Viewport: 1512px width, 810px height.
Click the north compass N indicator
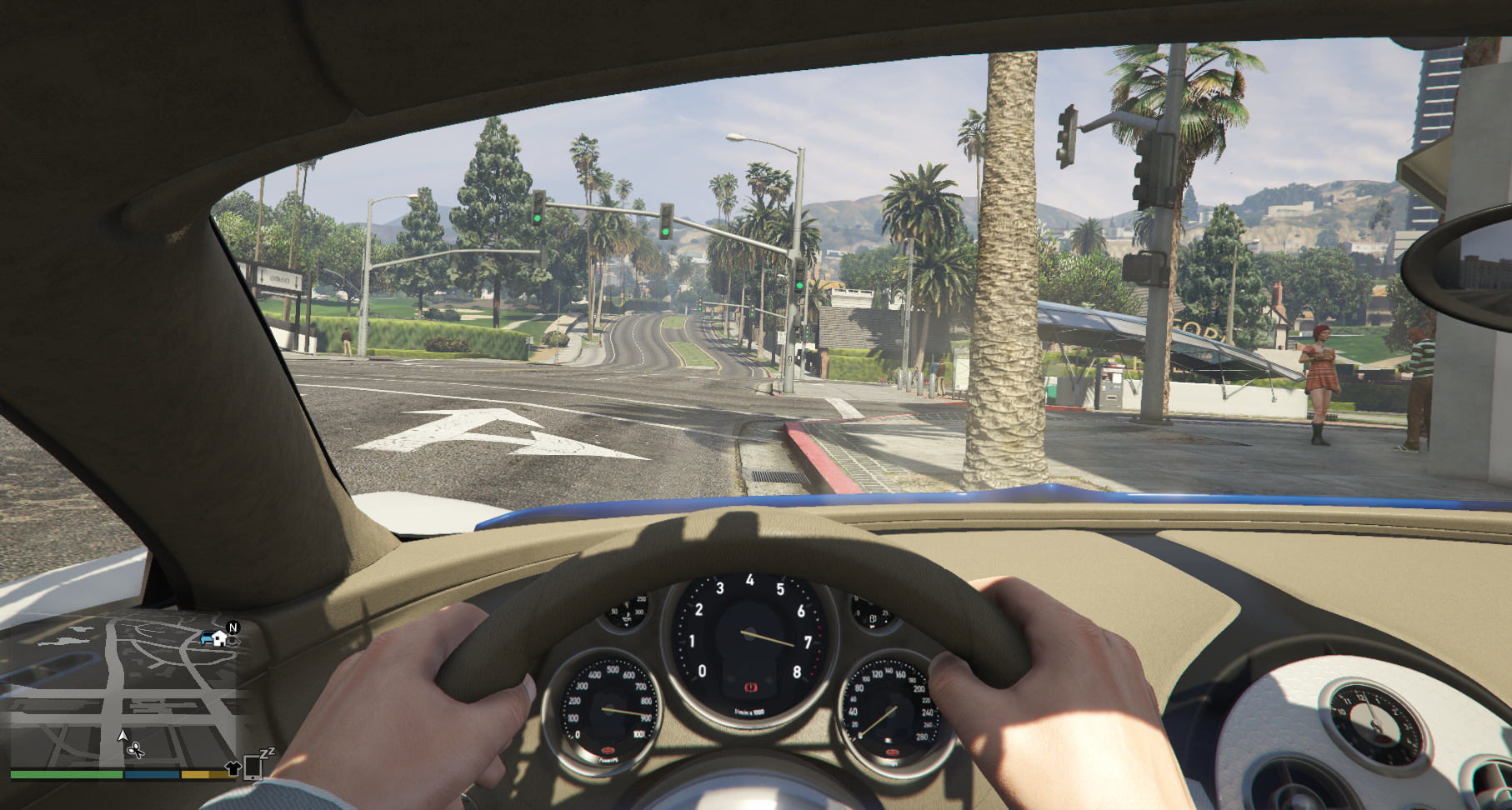click(x=233, y=627)
